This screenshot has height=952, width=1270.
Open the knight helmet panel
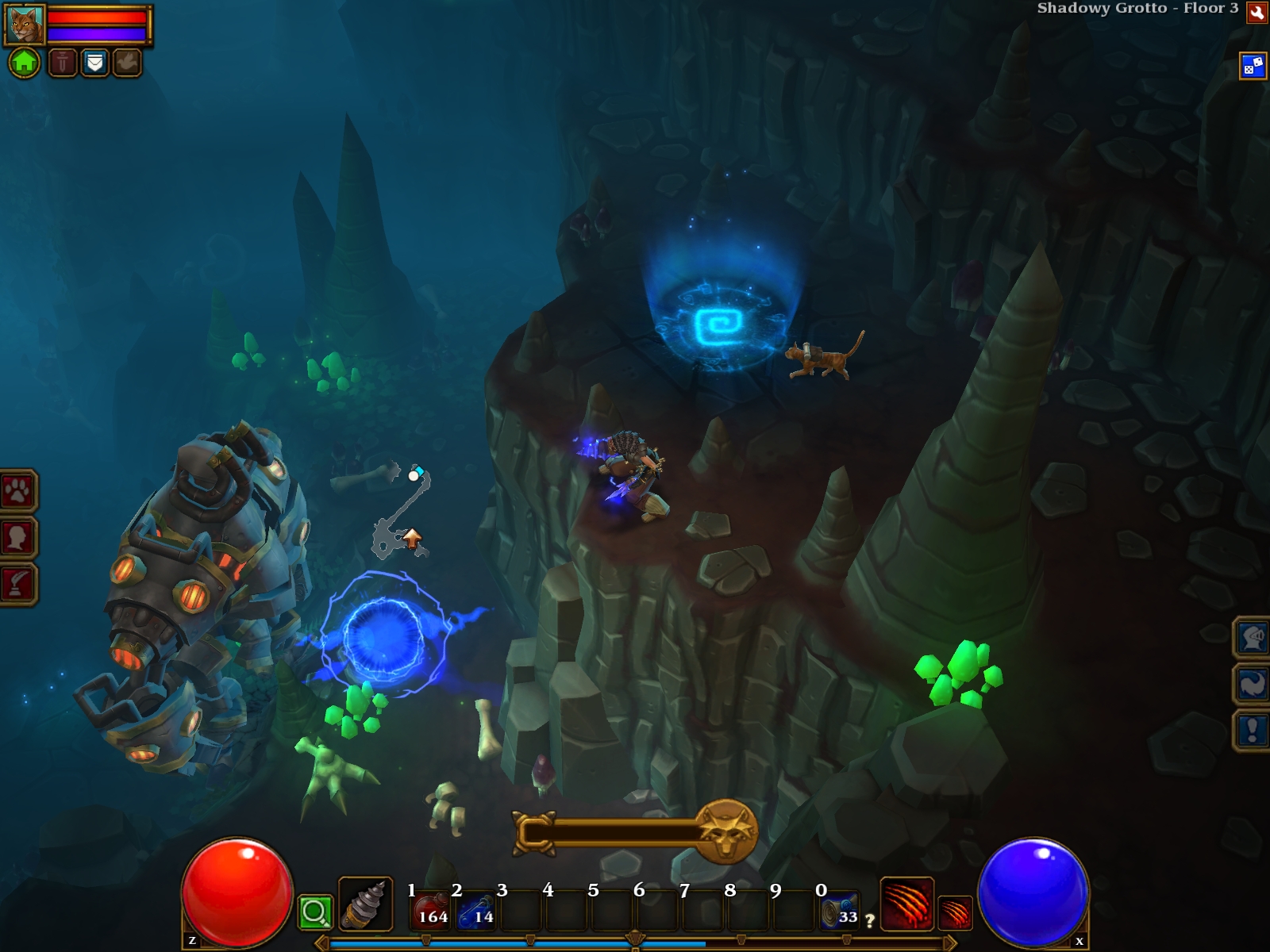(1253, 637)
